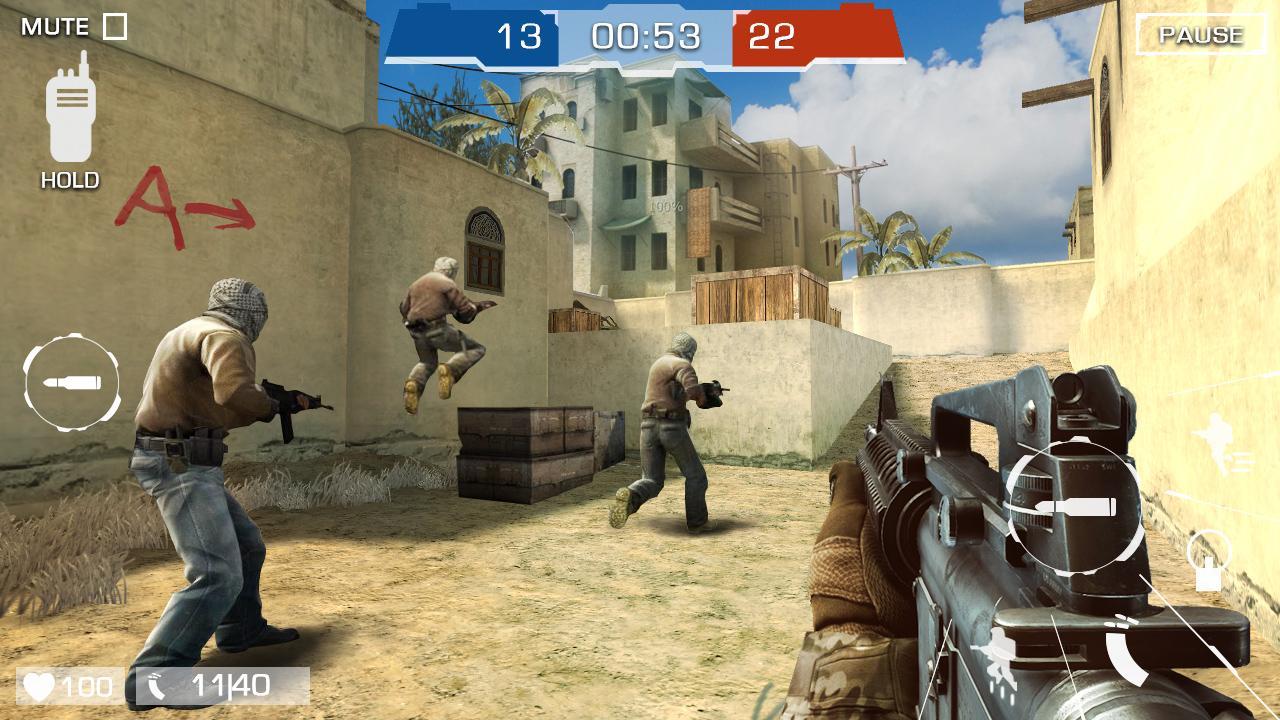Tap the weapon's rear sight crosshair circle
Viewport: 1280px width, 720px height.
point(1073,505)
